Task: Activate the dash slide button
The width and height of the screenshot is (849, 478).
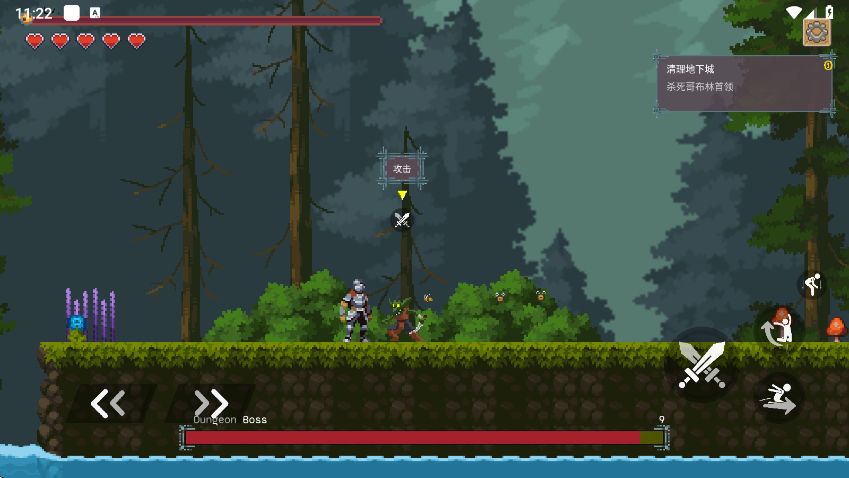Action: click(778, 396)
